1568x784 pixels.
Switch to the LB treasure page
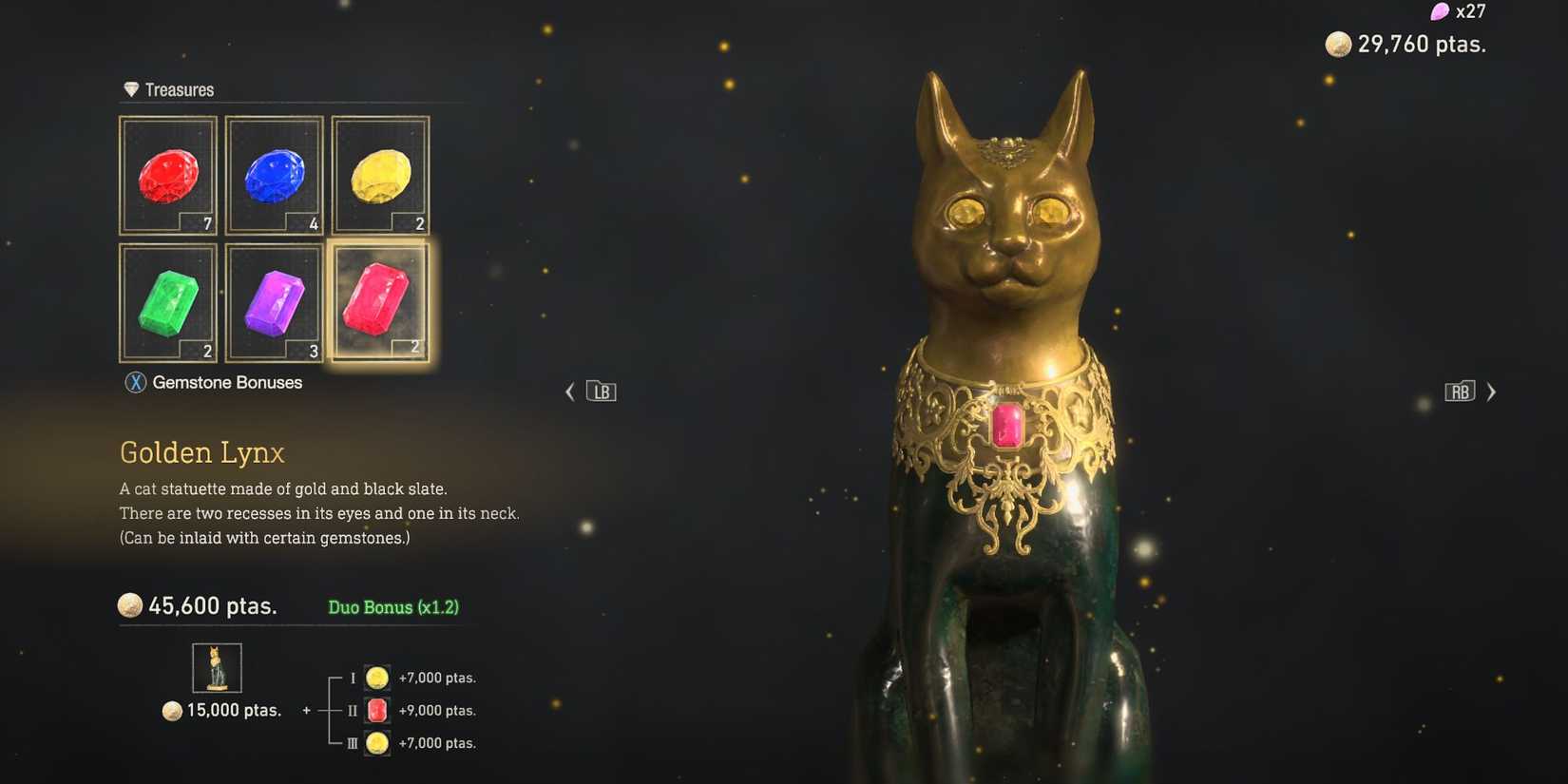600,391
